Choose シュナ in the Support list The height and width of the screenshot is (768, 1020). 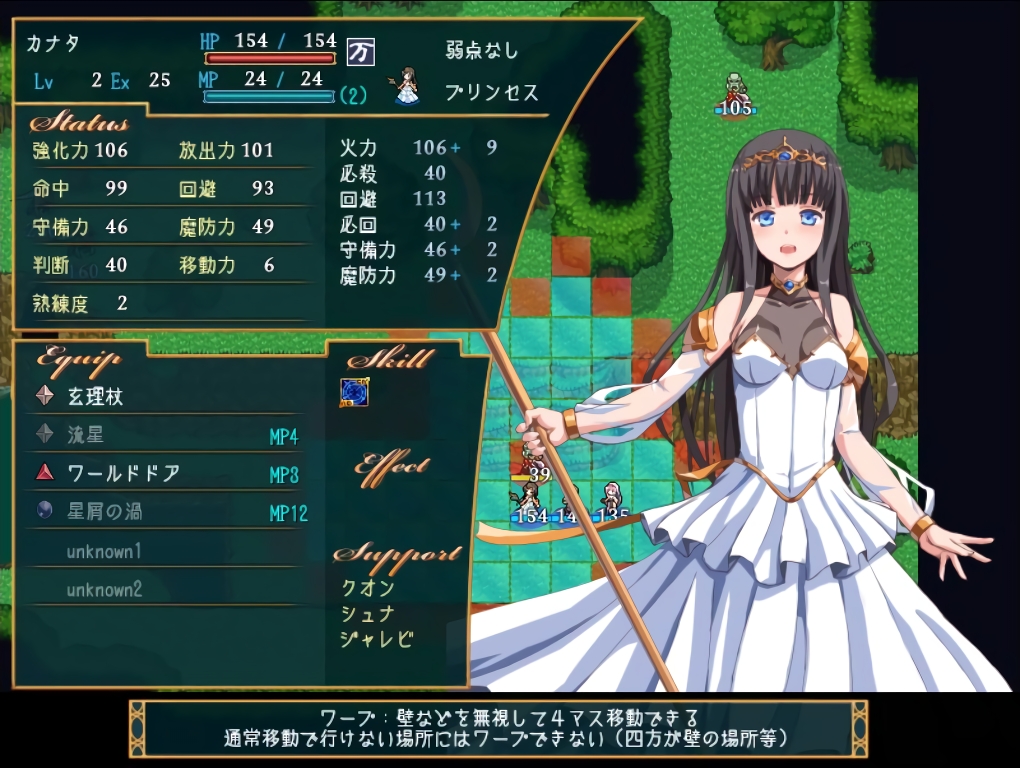pyautogui.click(x=368, y=614)
